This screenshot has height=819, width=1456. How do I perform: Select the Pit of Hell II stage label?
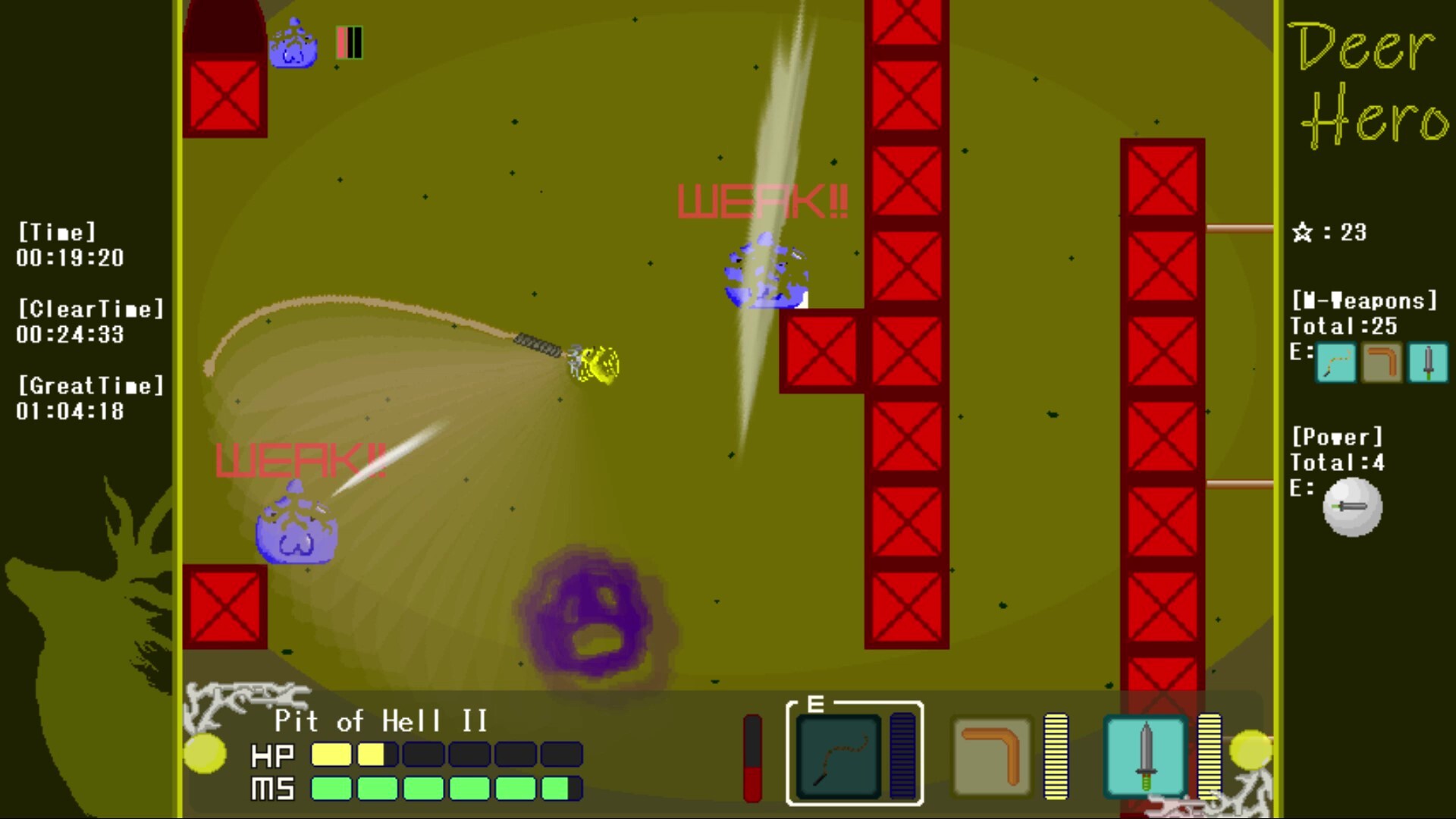(381, 721)
